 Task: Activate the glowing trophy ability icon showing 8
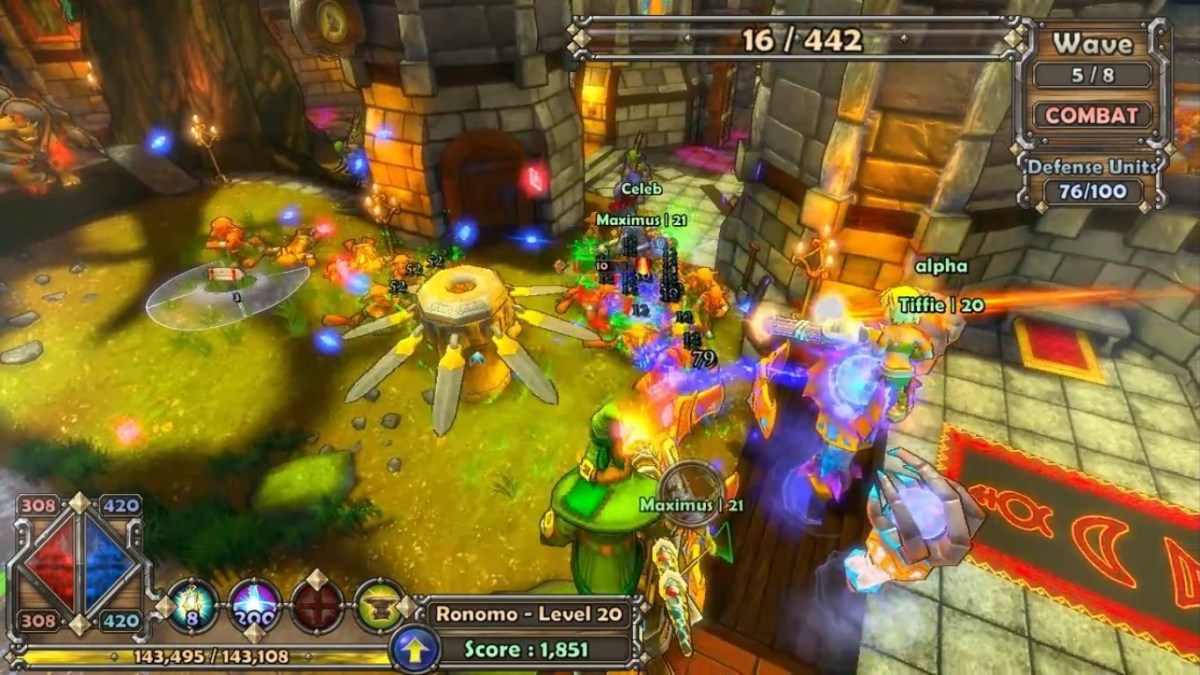(193, 605)
